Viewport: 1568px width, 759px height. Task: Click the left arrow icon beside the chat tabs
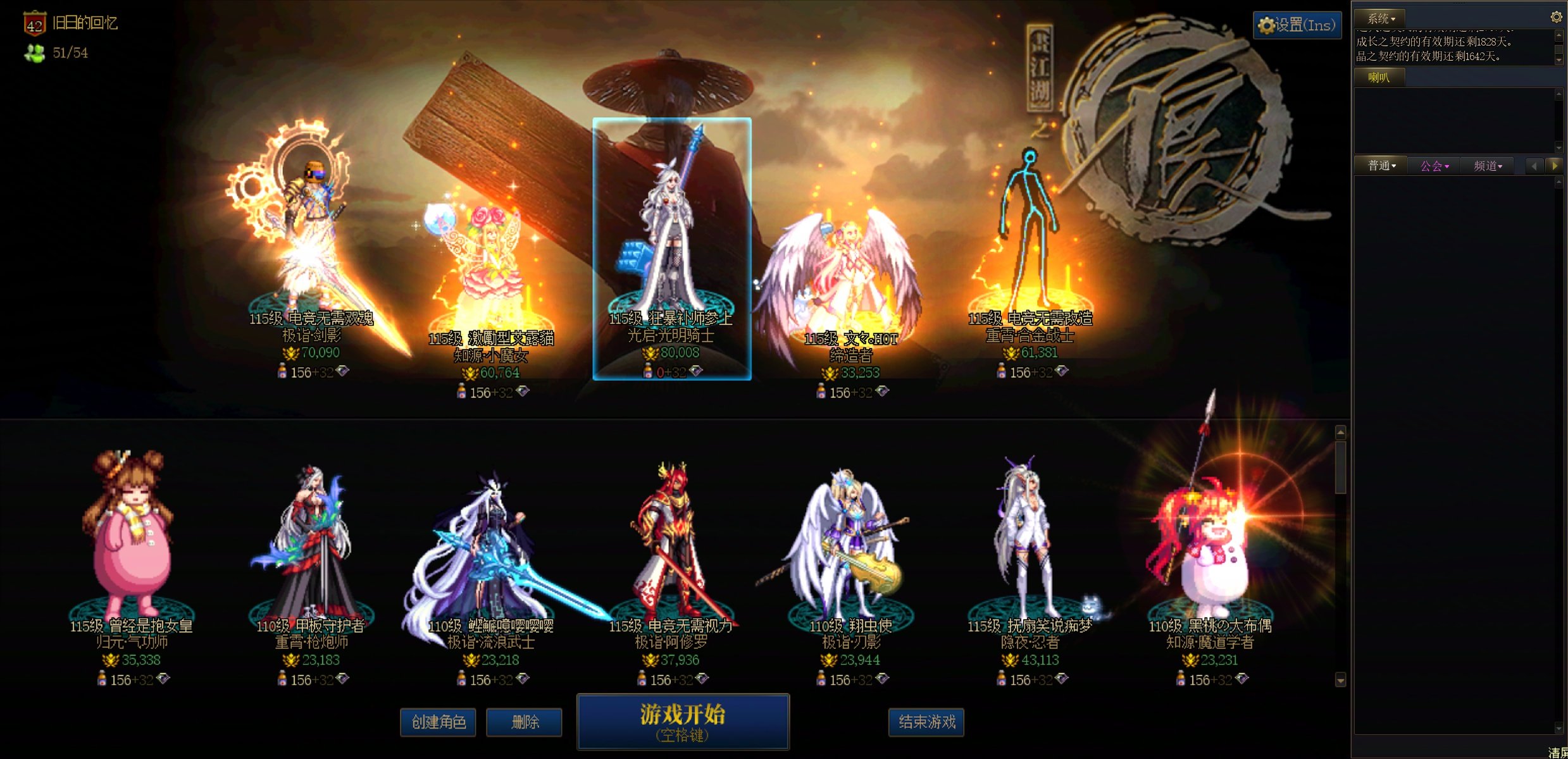click(x=1534, y=166)
